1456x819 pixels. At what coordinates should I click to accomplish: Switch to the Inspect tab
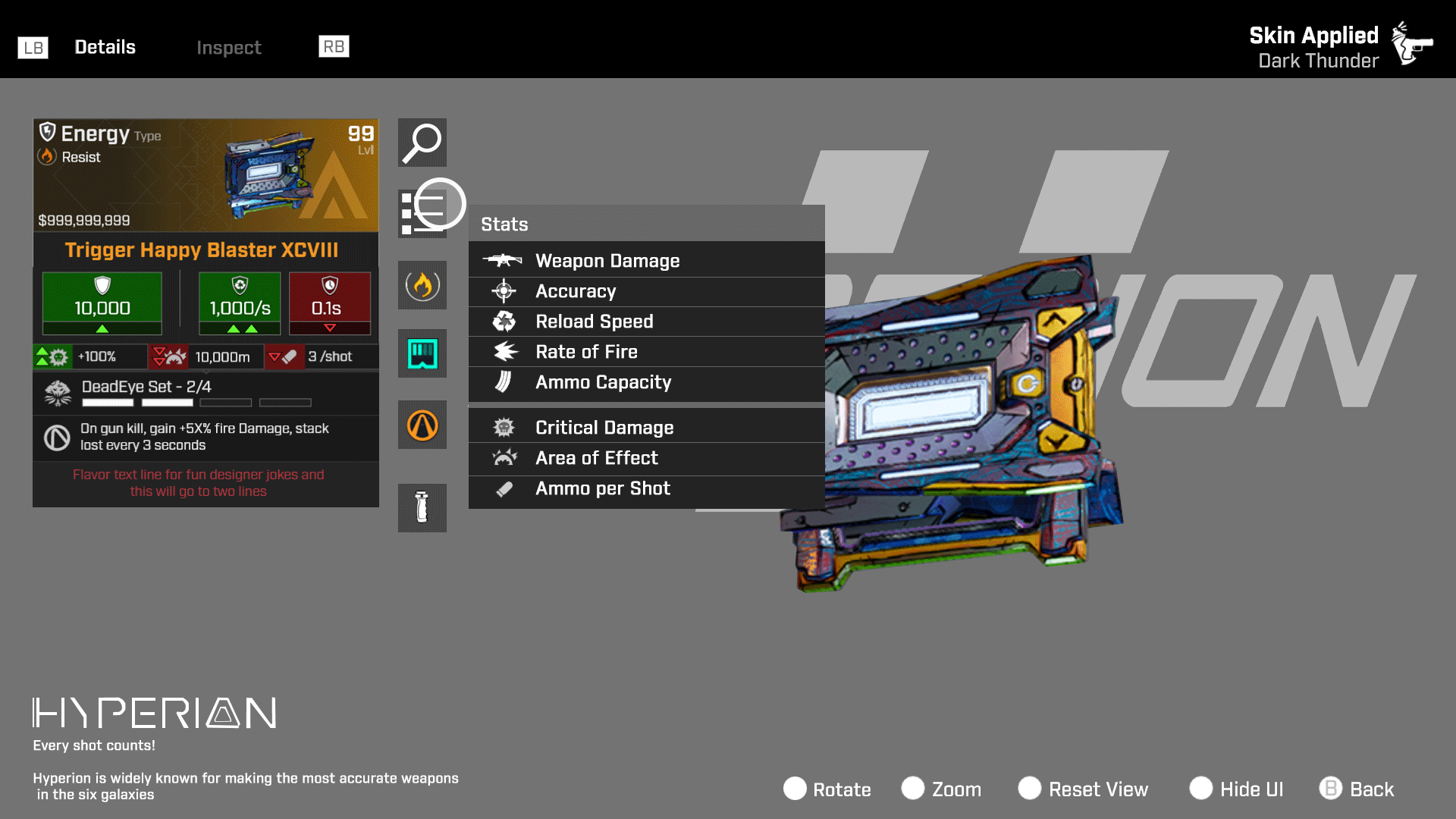[229, 47]
